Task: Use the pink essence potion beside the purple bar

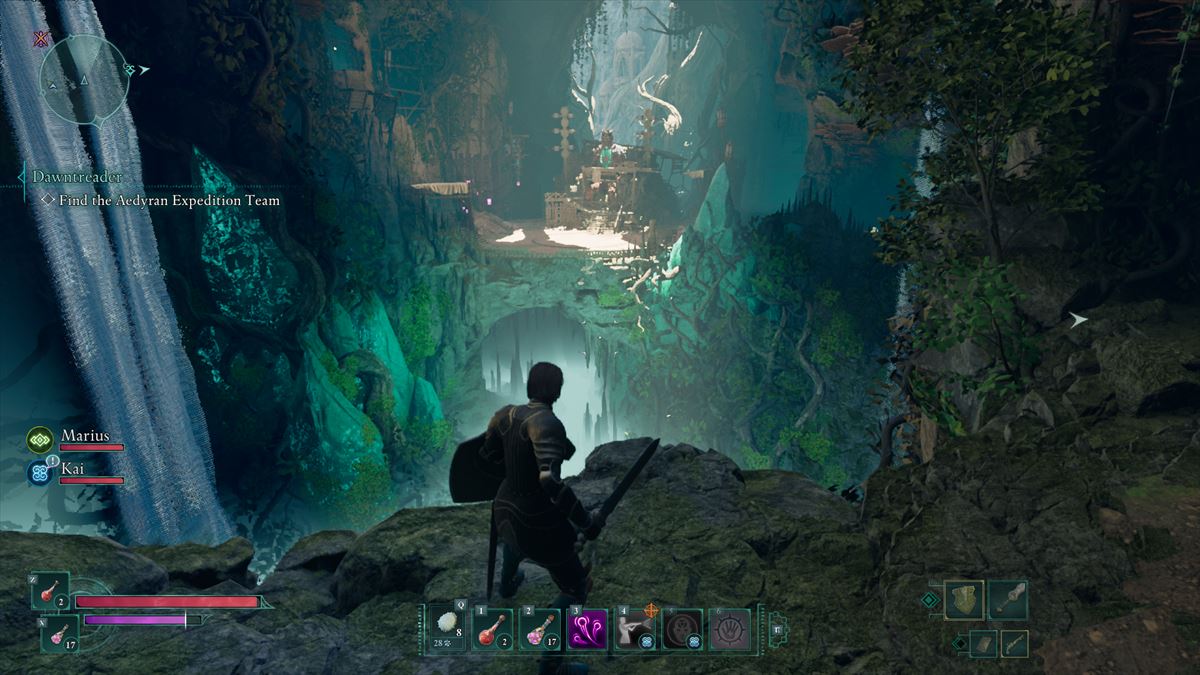Action: click(x=59, y=633)
